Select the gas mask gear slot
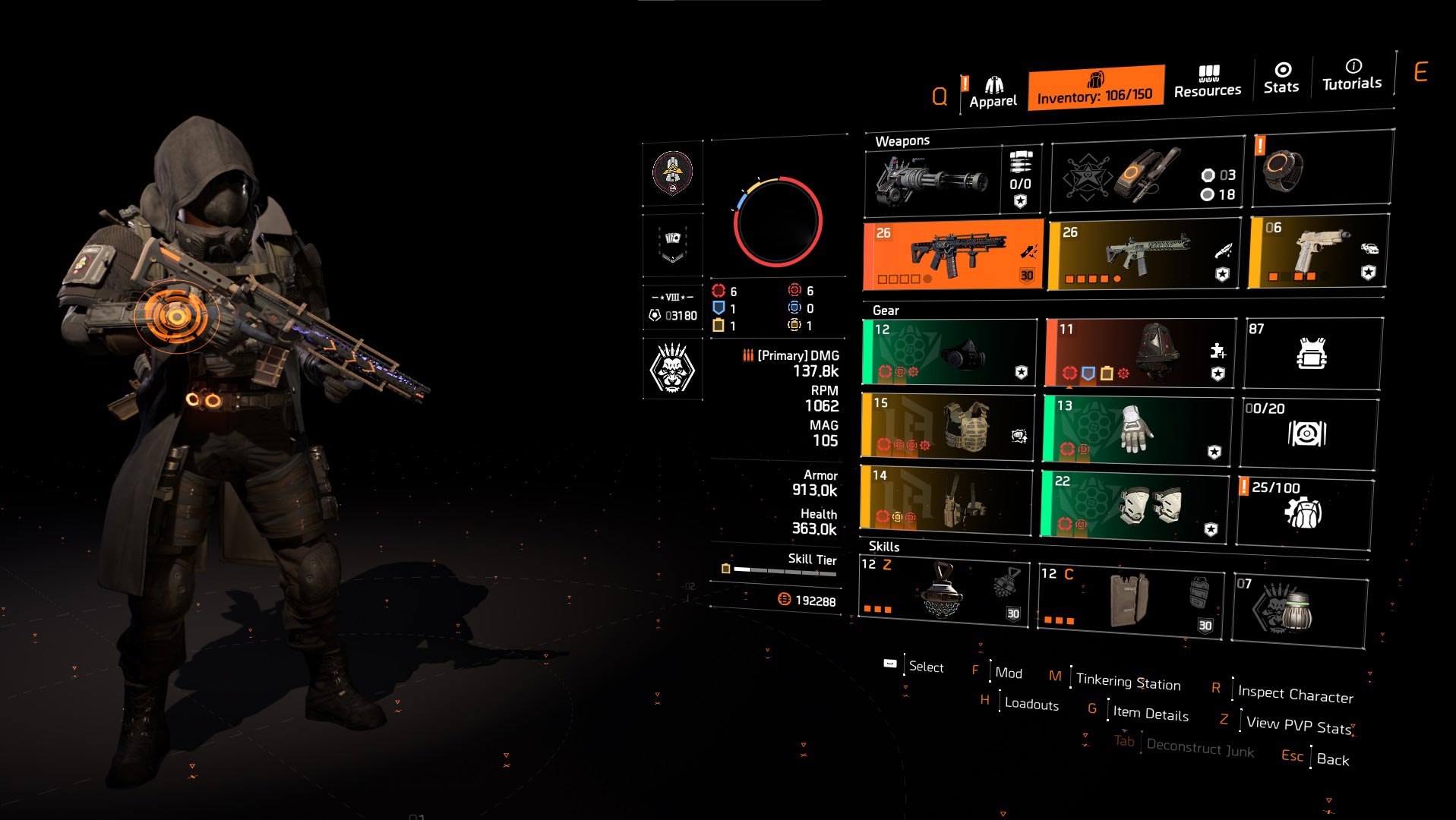1456x820 pixels. [949, 352]
